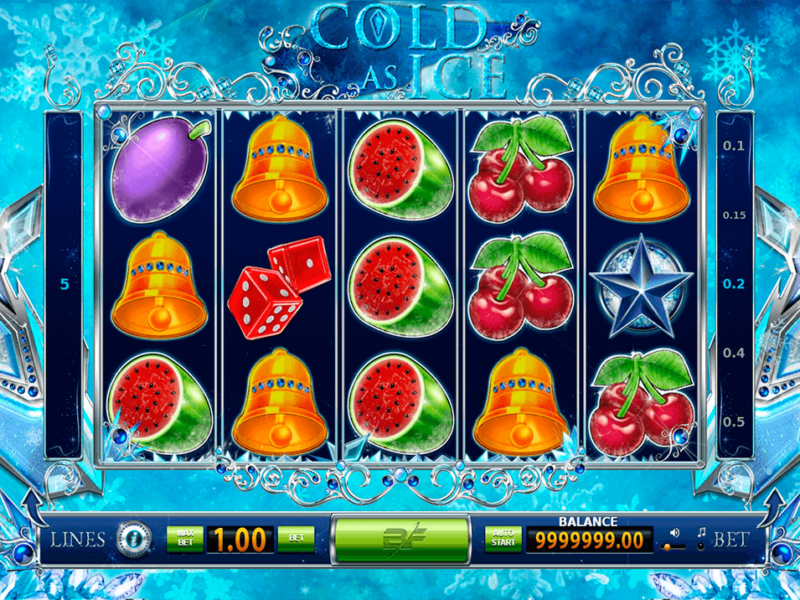Select the 5 lines value
Viewport: 800px width, 600px height.
(65, 284)
